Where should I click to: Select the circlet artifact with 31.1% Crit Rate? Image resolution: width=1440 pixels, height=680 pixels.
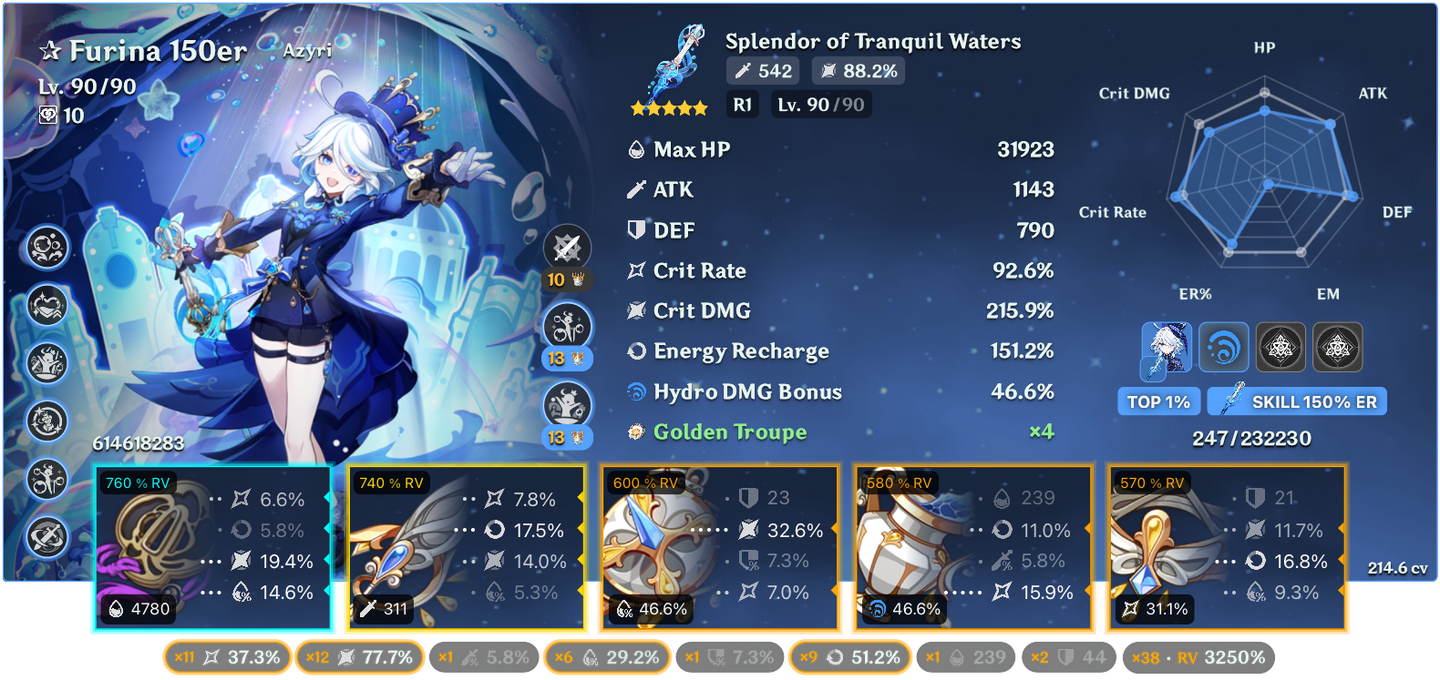click(x=1226, y=548)
